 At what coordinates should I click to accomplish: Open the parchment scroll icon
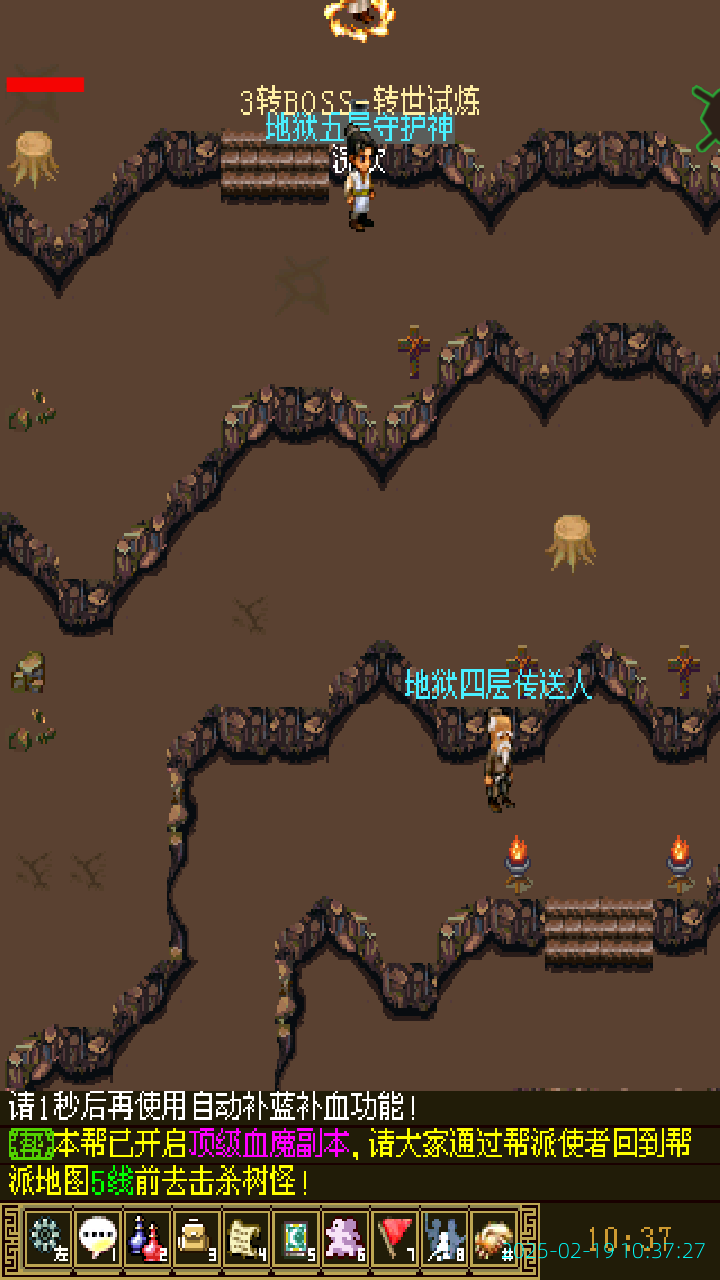tap(246, 1238)
